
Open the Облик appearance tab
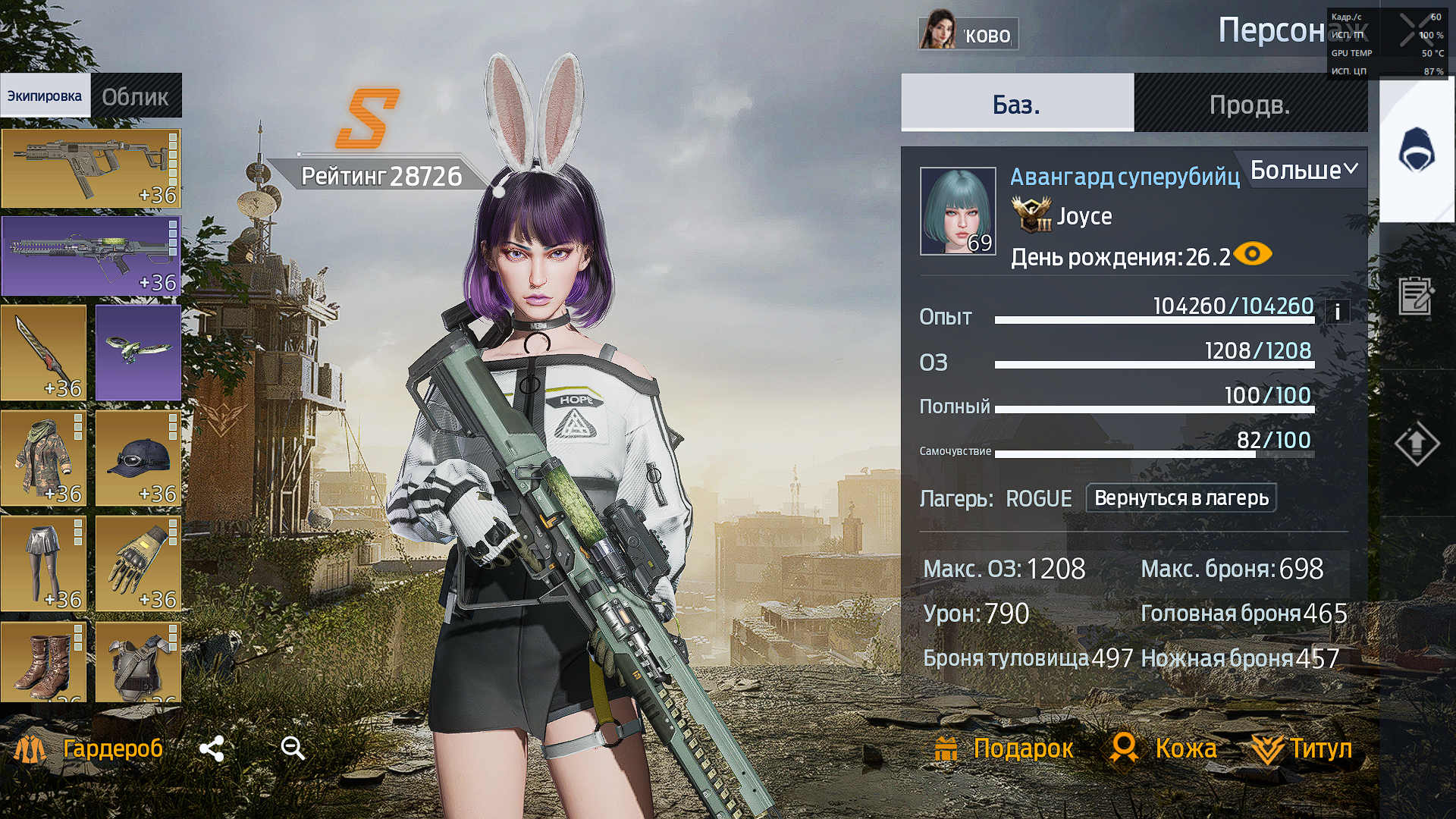point(136,96)
